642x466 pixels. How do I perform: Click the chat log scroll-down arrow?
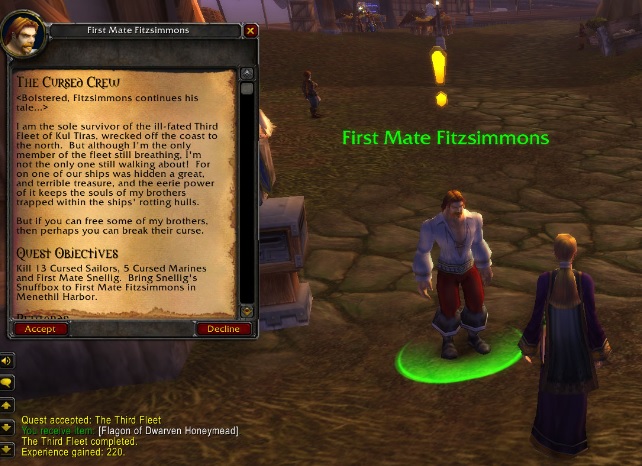[x=7, y=428]
